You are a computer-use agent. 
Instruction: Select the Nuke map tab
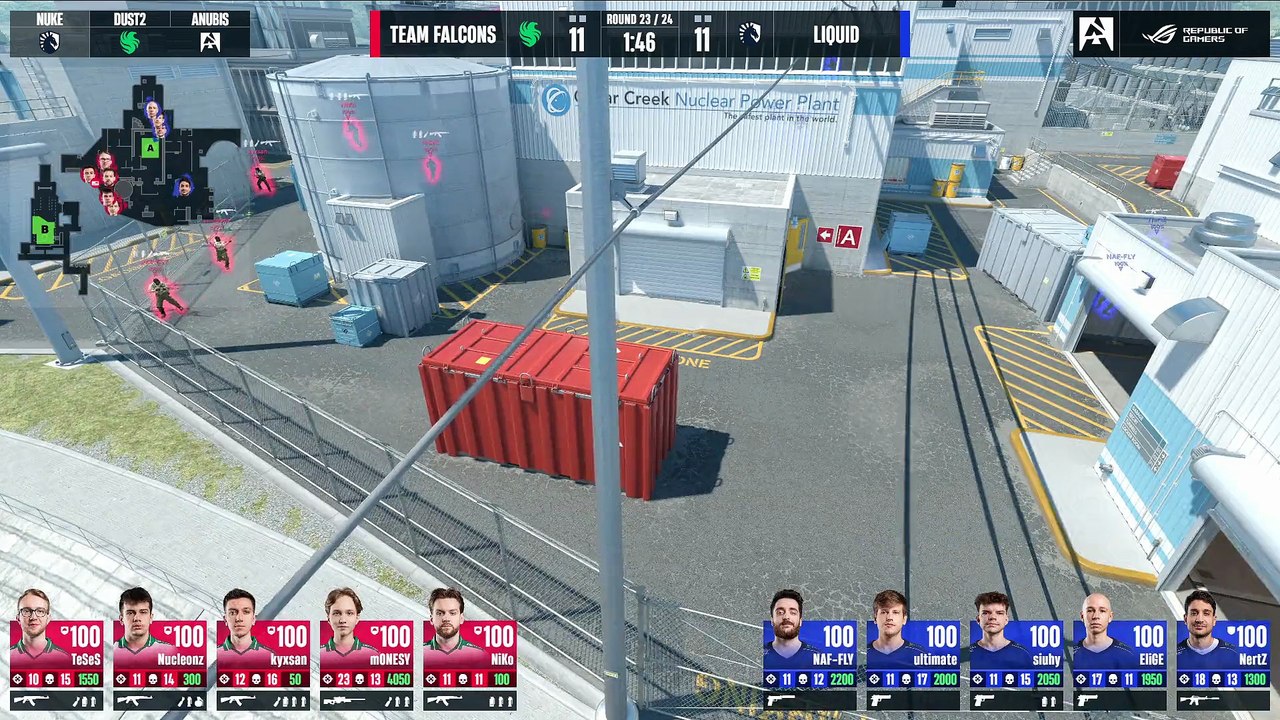click(x=50, y=34)
